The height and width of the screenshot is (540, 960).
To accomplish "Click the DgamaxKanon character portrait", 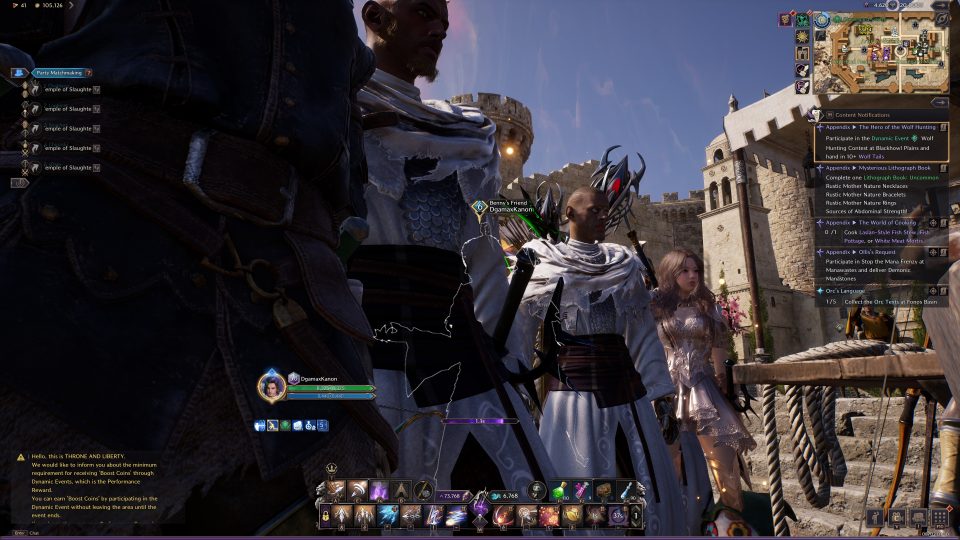I will (x=270, y=386).
